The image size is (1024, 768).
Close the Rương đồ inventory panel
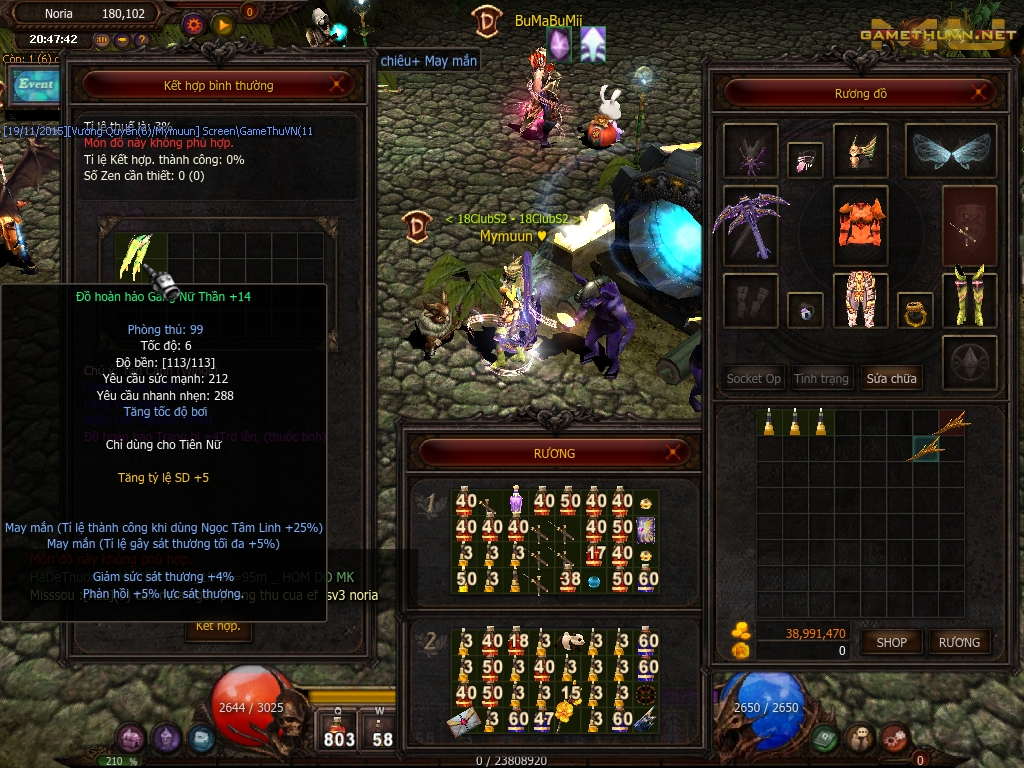coord(980,93)
